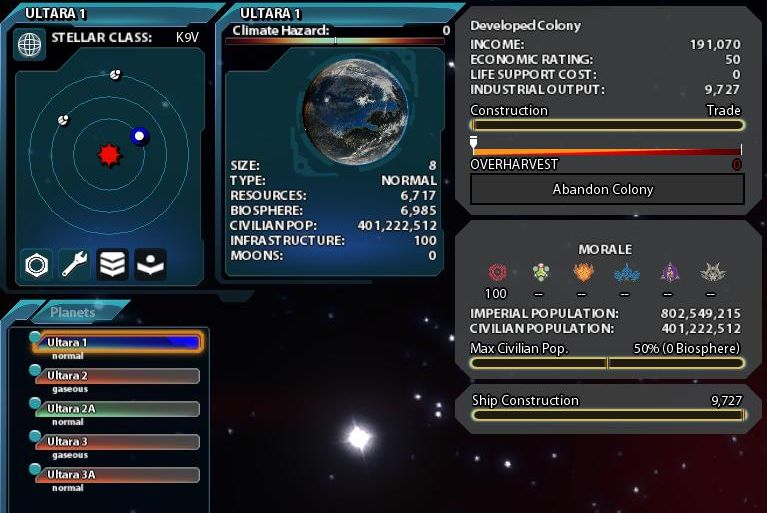Screen dimensions: 767x513
Task: Choose the gaseous planet Ultara 2
Action: click(118, 376)
